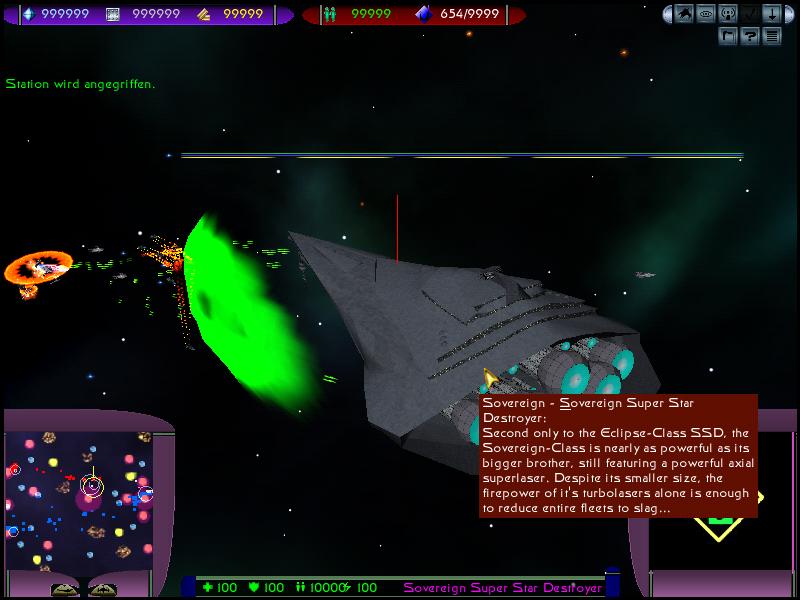Click the left minimap button below the map
This screenshot has width=800, height=600.
(x=66, y=590)
